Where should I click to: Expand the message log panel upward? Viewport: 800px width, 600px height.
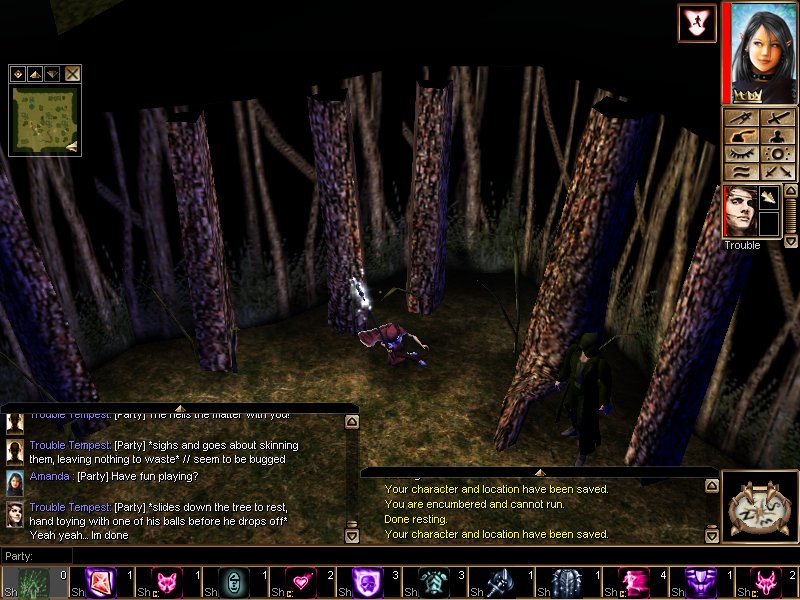(x=538, y=472)
